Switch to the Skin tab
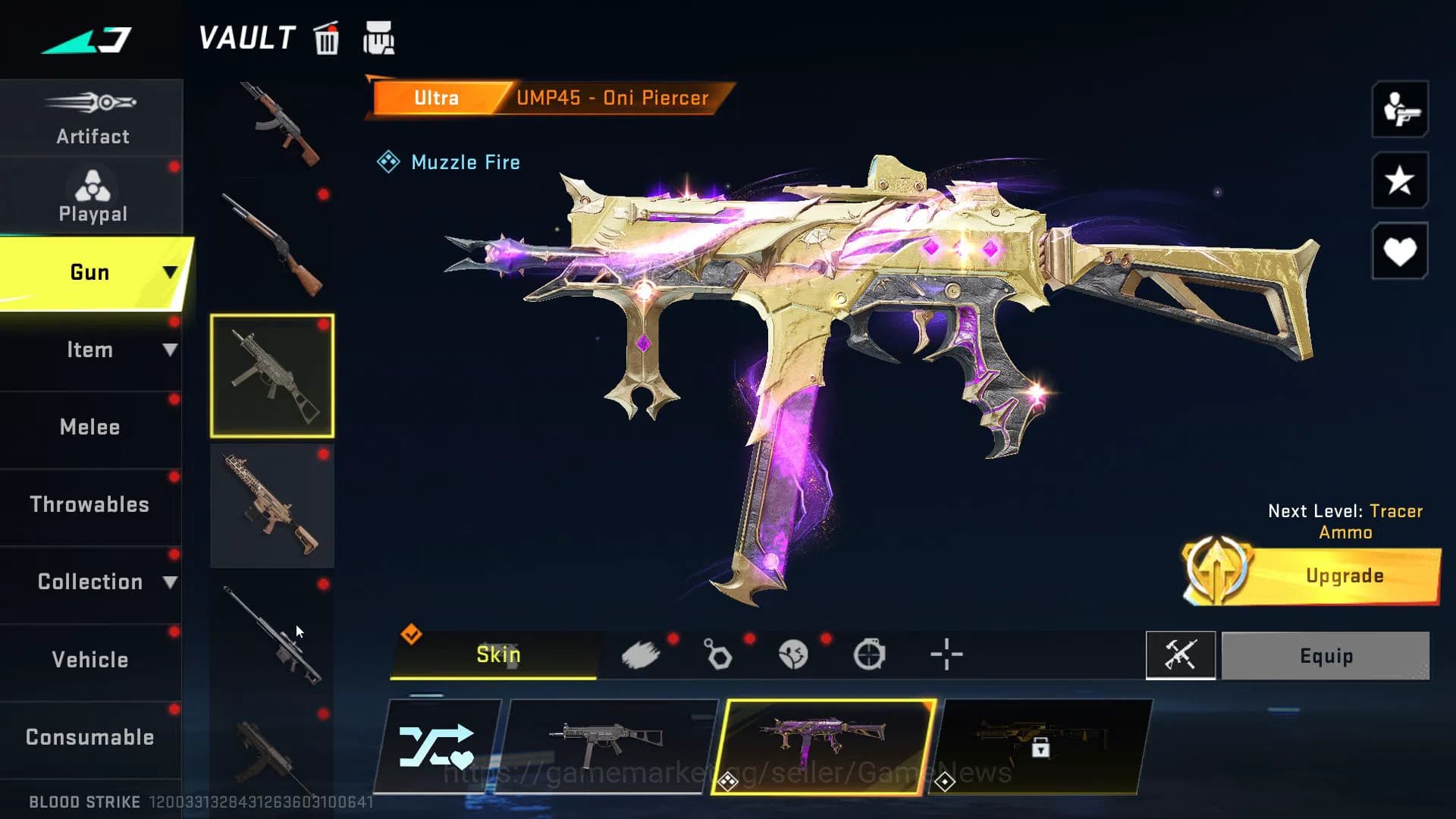The width and height of the screenshot is (1456, 819). coord(497,654)
